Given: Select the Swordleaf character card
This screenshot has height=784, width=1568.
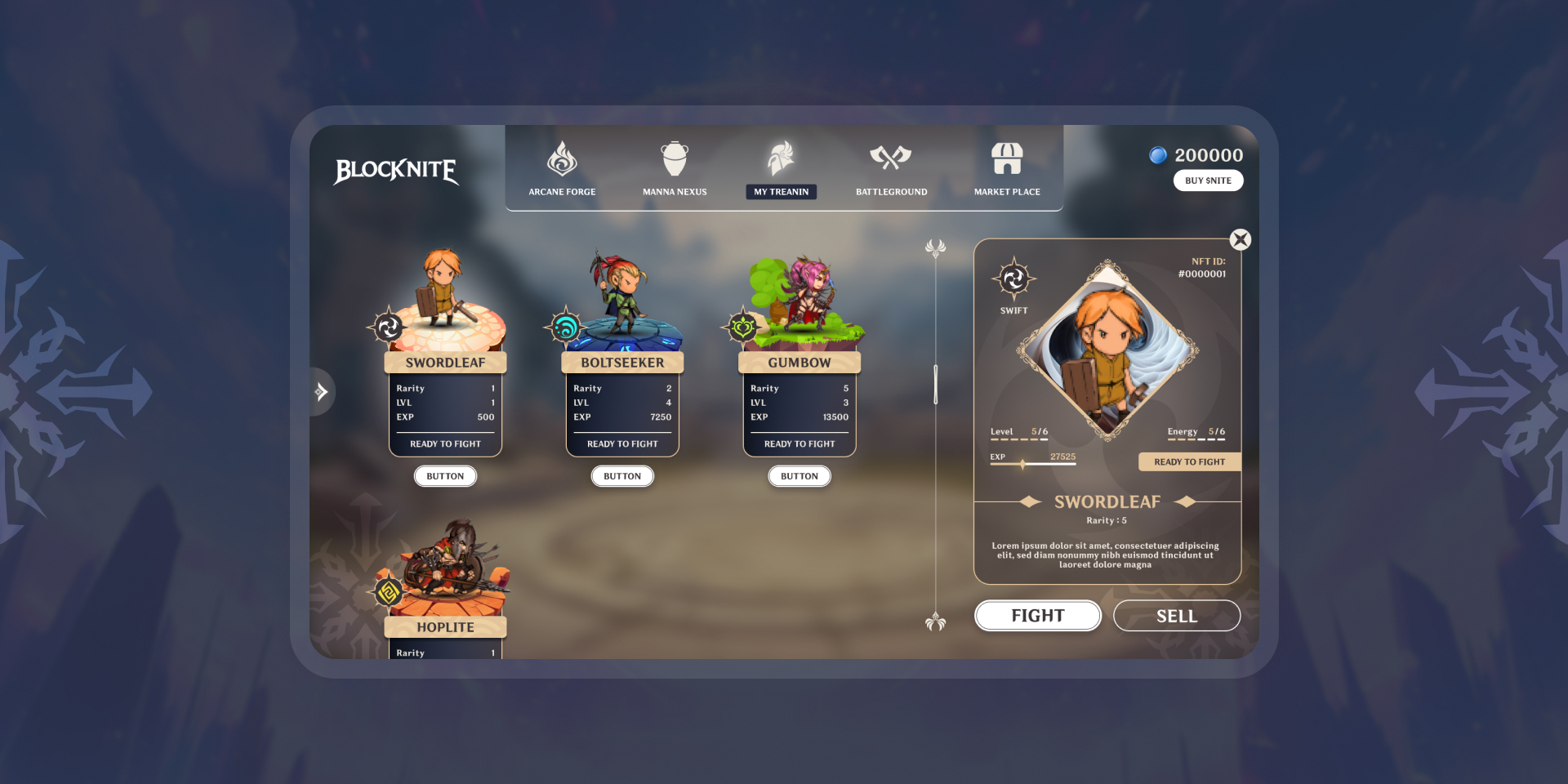Looking at the screenshot, I should 445,363.
